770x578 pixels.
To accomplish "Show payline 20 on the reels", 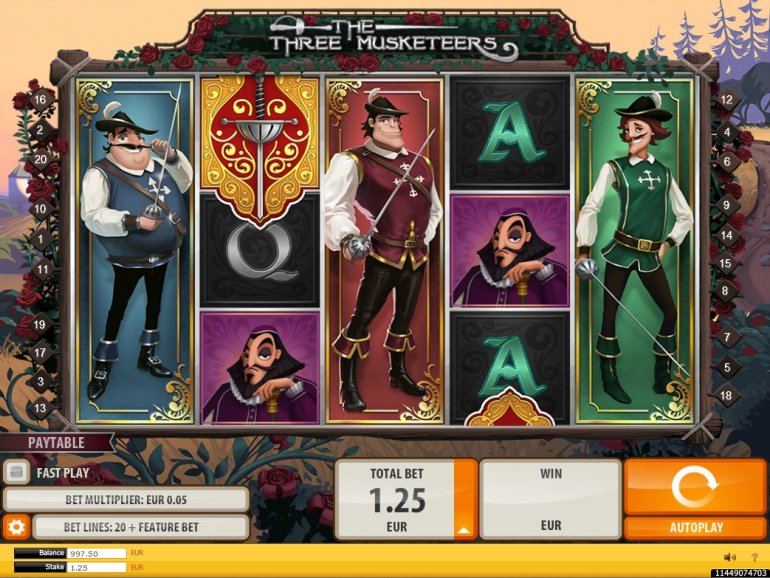I will [x=41, y=159].
